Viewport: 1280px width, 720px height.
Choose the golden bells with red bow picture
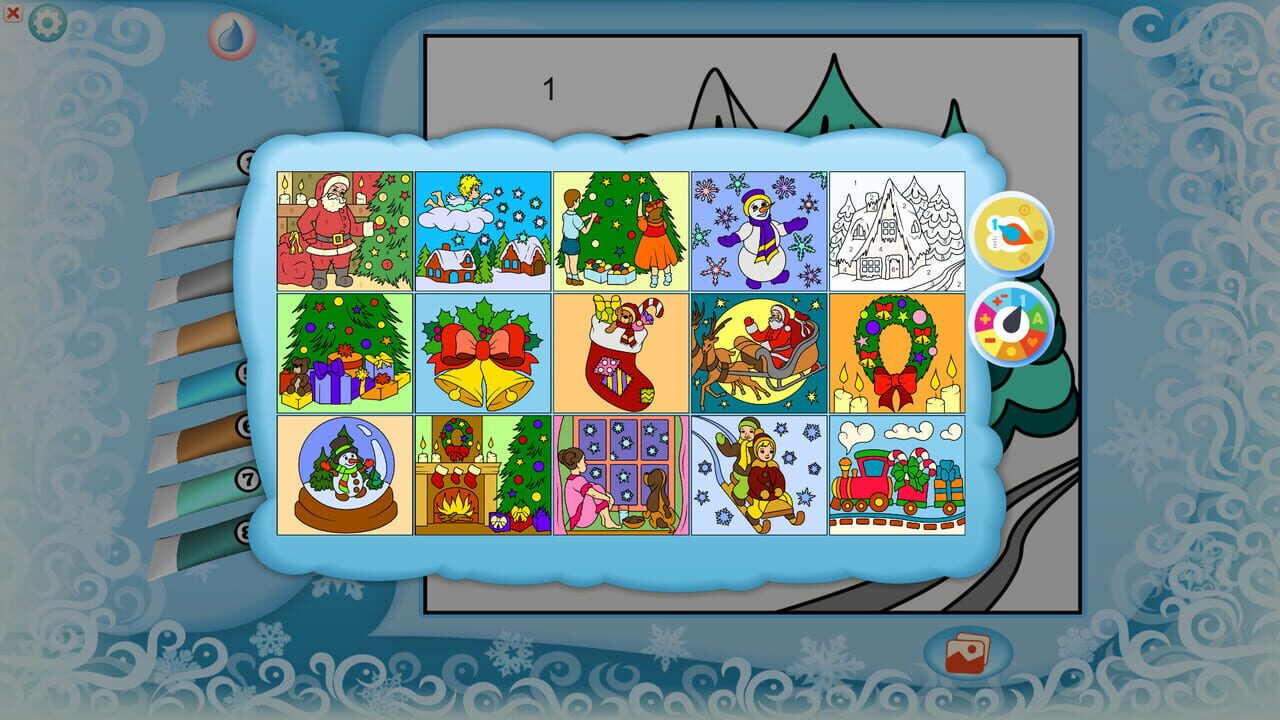tap(481, 353)
